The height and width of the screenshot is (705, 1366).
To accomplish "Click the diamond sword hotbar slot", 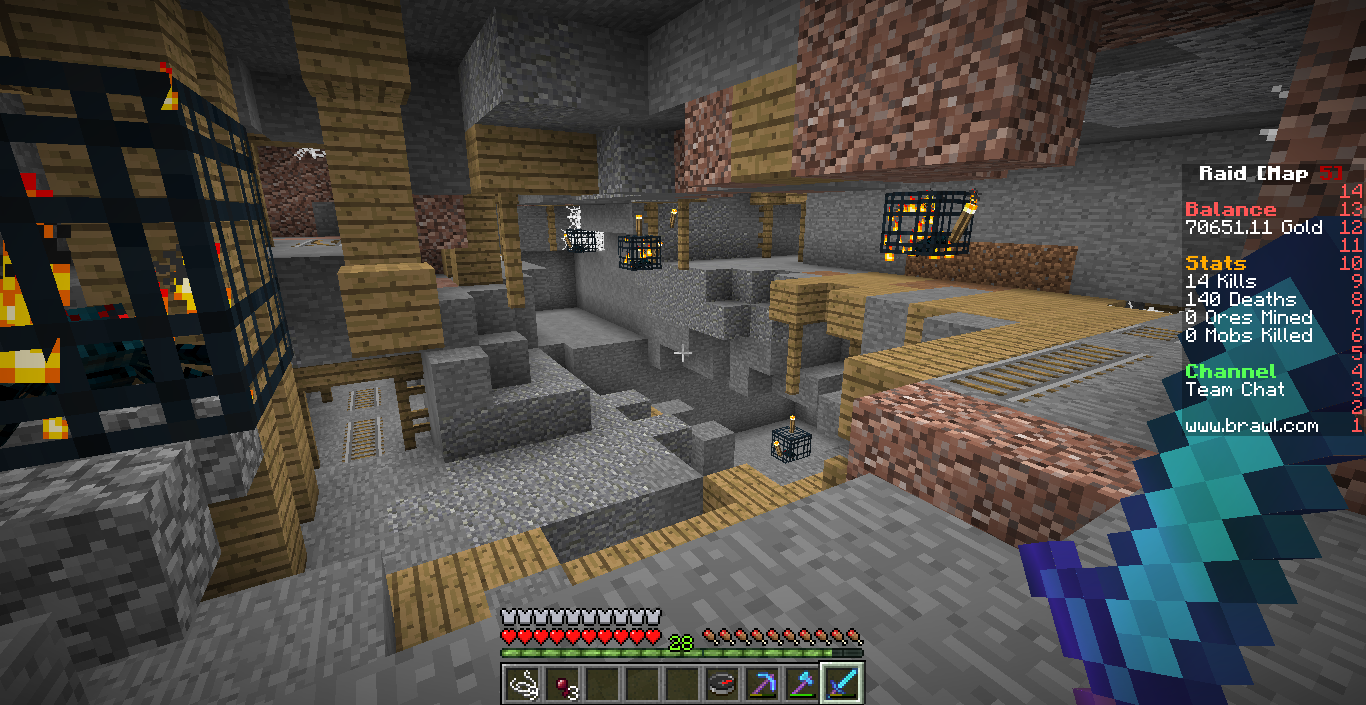I will pyautogui.click(x=842, y=684).
